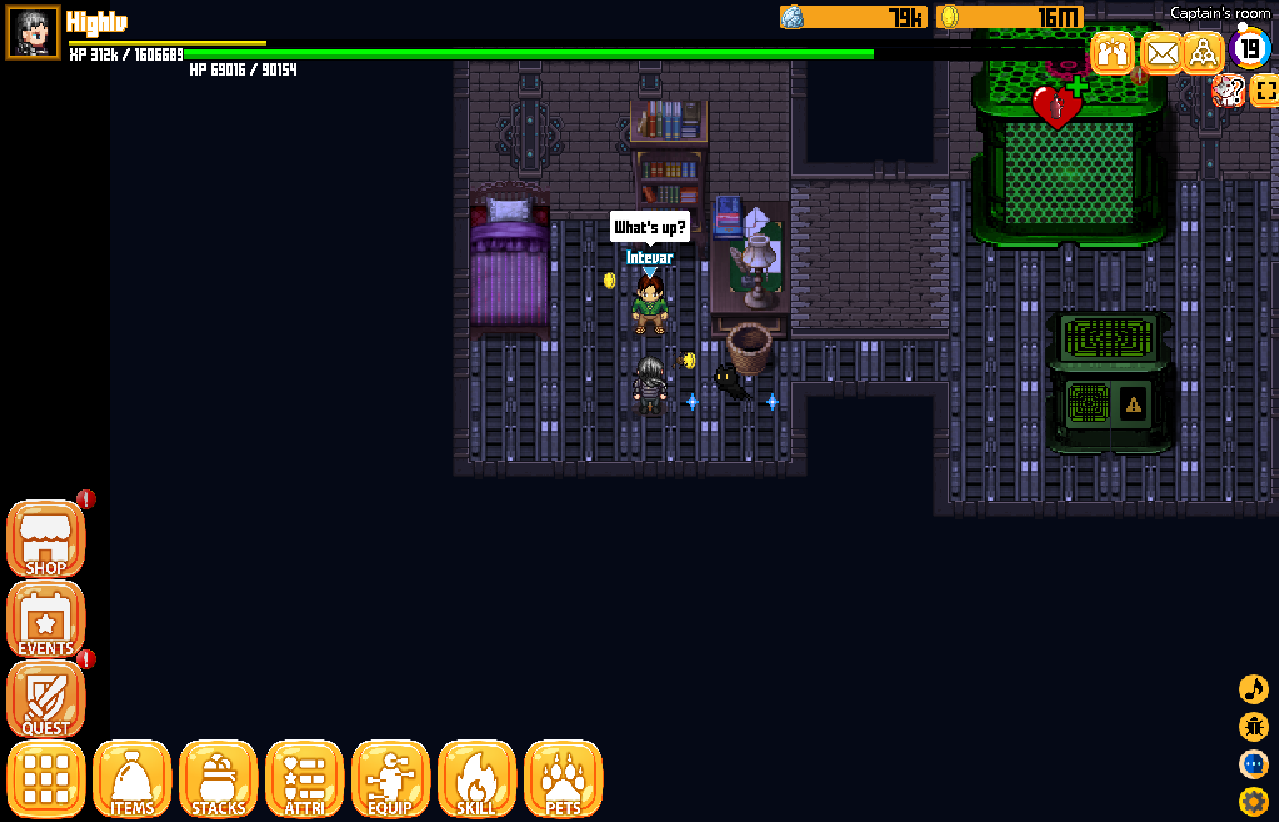This screenshot has height=822, width=1279.
Task: Open the Pets menu
Action: tap(563, 779)
